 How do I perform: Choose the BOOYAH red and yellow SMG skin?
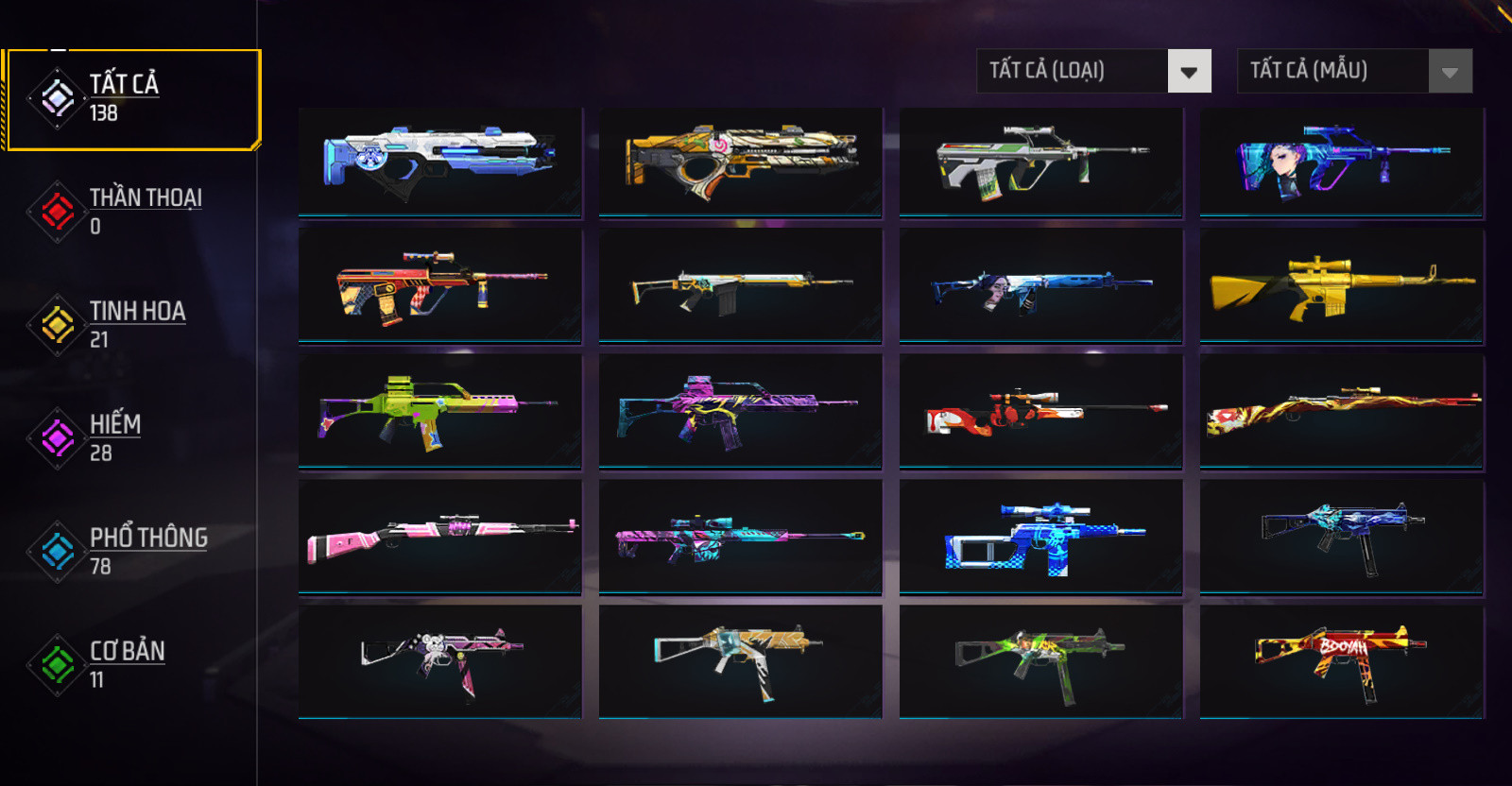(x=1342, y=661)
